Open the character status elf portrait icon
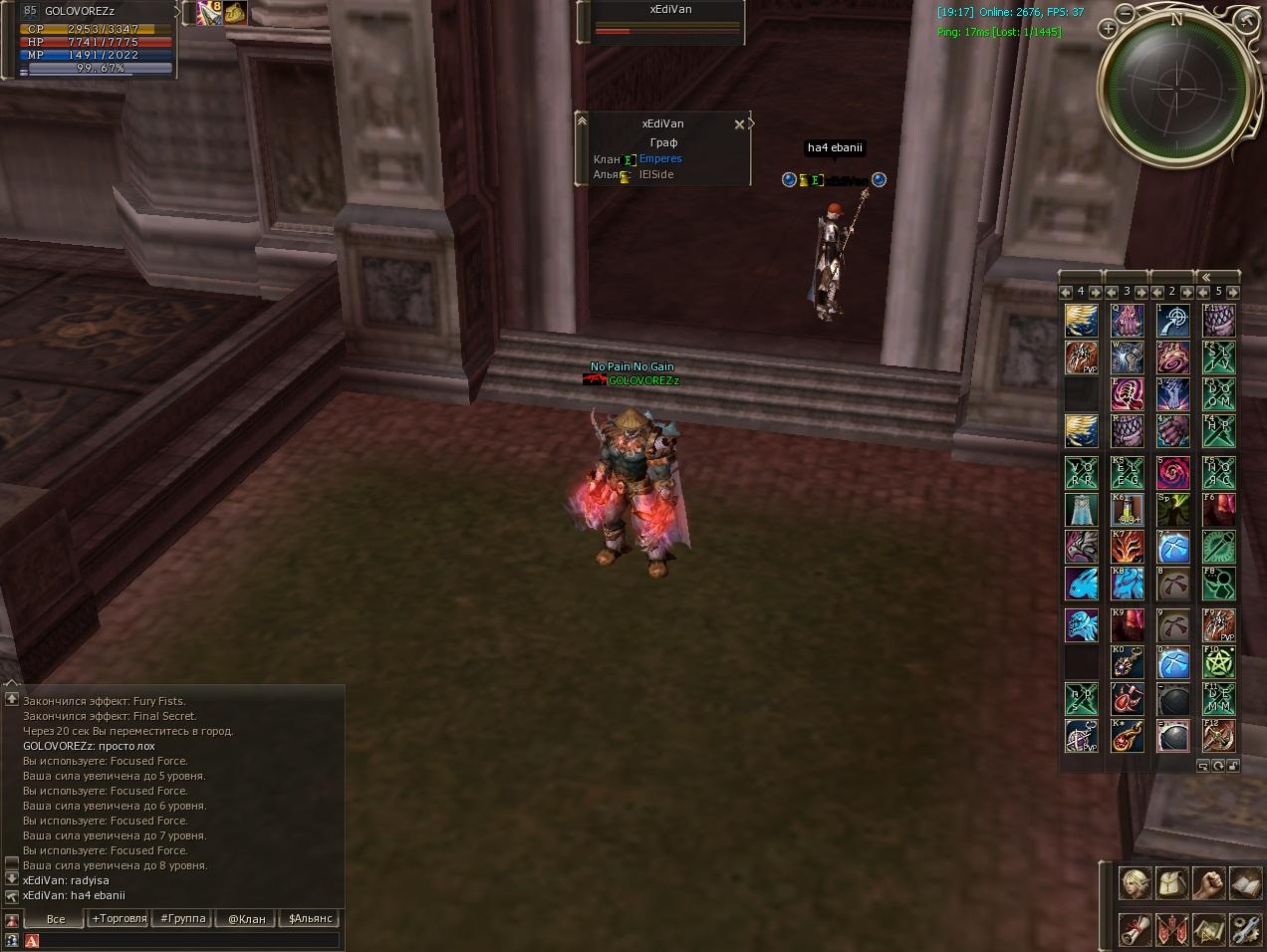Screen dimensions: 1267x952 [x=1136, y=883]
